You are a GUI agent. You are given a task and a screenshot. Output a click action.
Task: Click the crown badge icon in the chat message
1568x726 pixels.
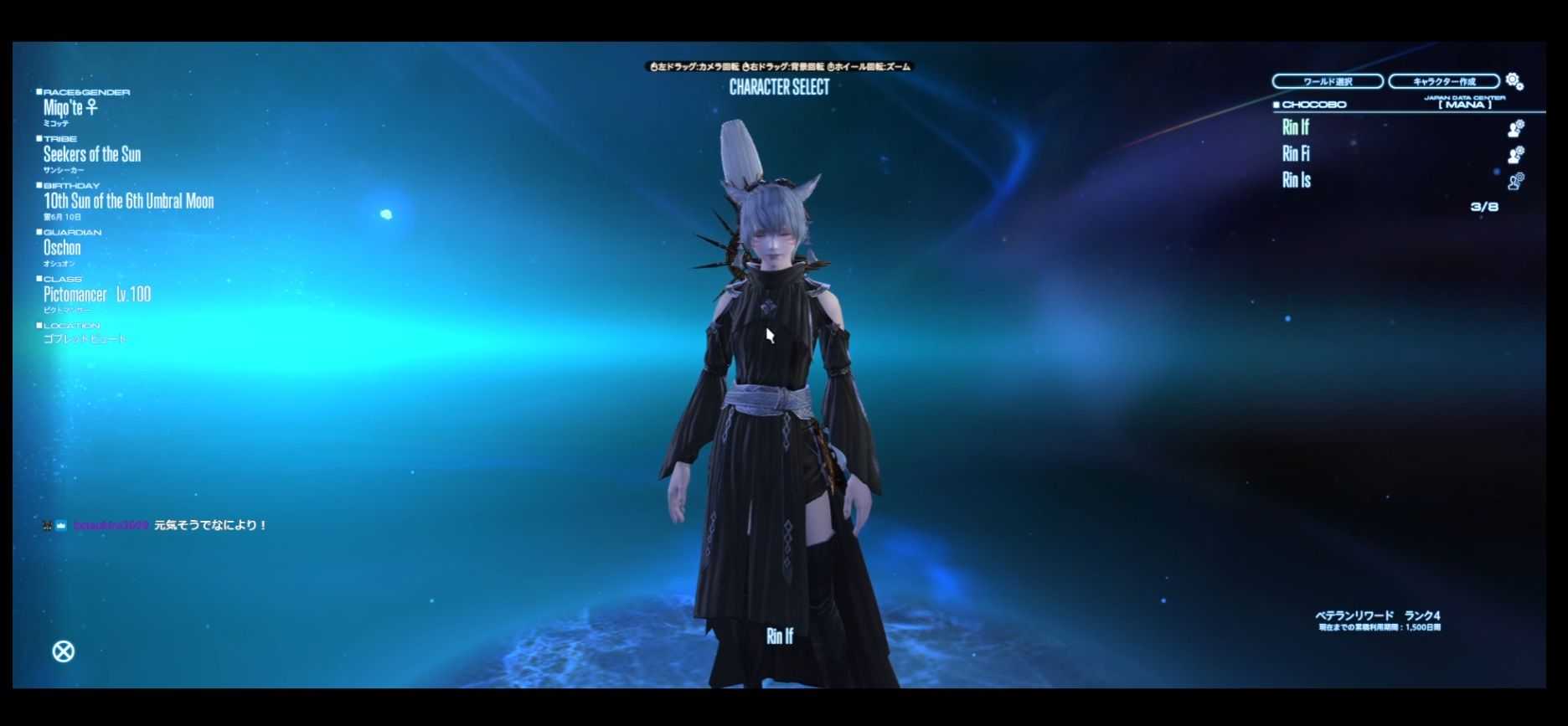59,525
